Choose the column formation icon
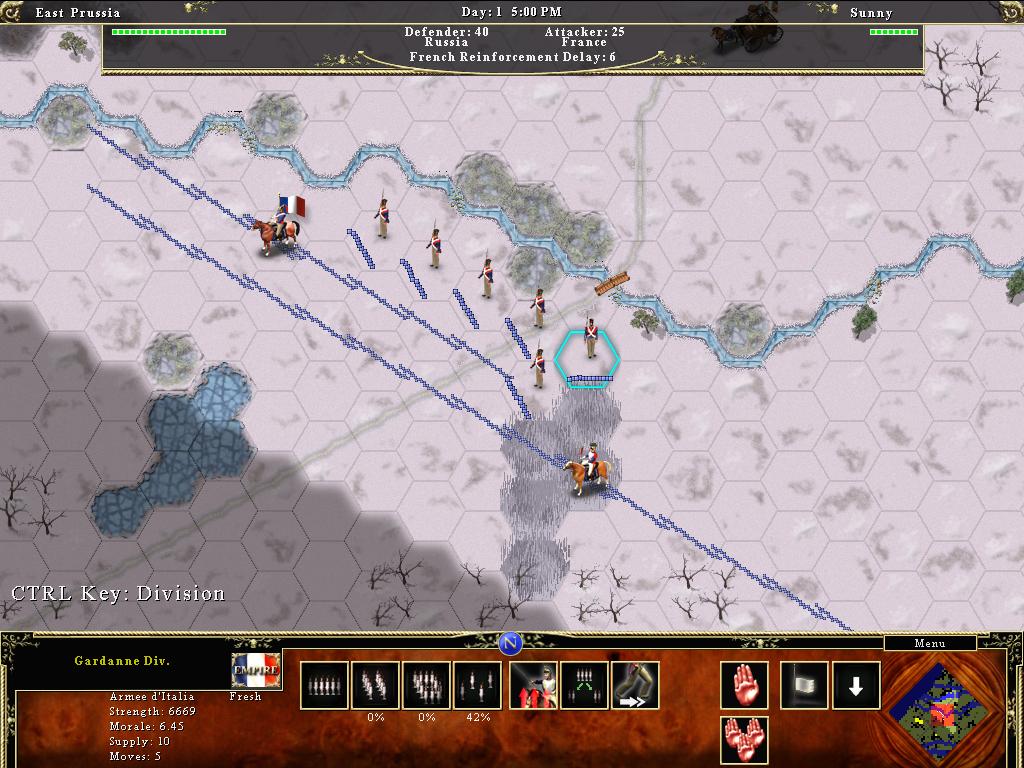The width and height of the screenshot is (1024, 768). pyautogui.click(x=375, y=685)
